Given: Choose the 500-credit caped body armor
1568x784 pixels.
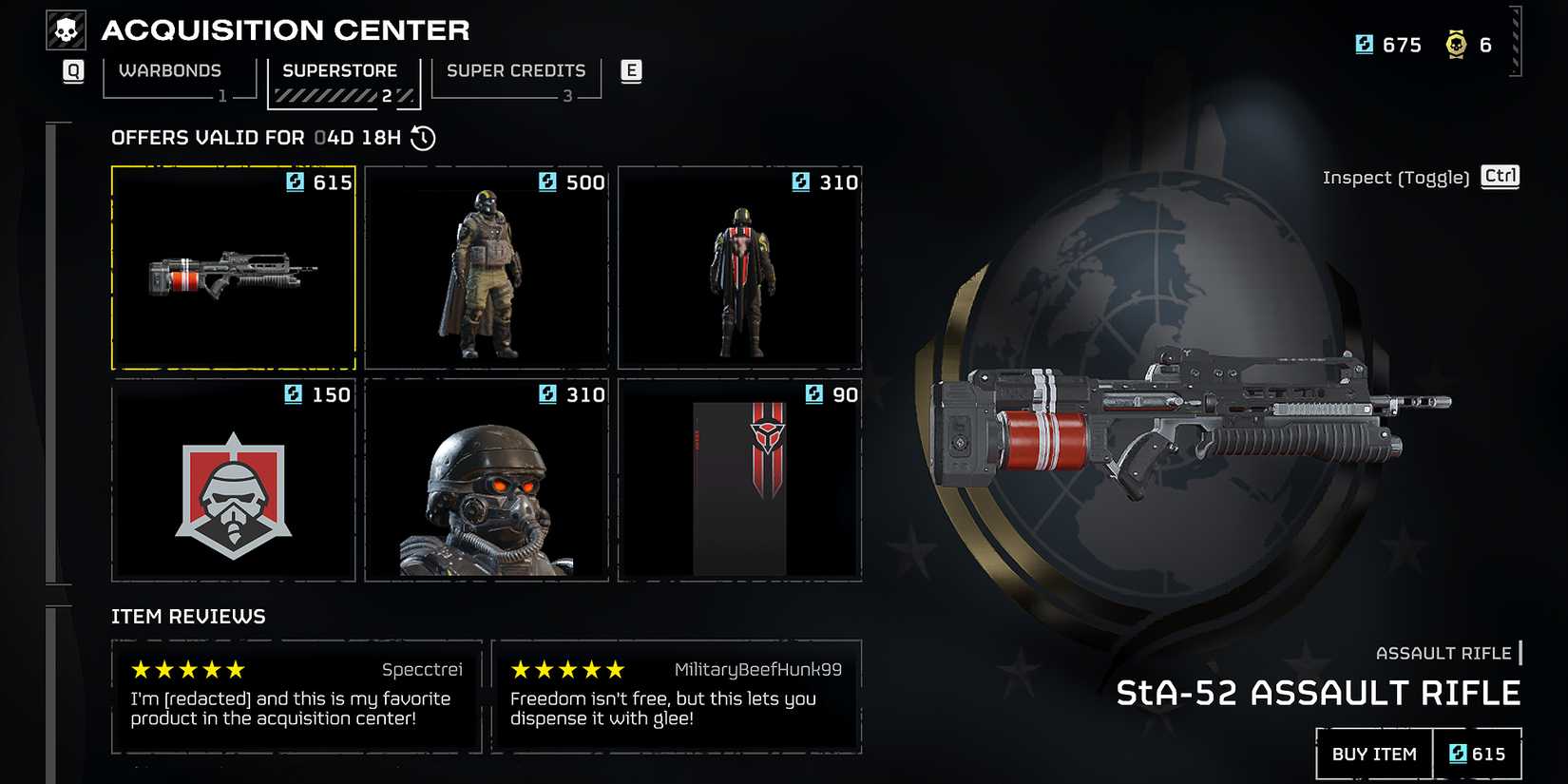Looking at the screenshot, I should click(487, 268).
